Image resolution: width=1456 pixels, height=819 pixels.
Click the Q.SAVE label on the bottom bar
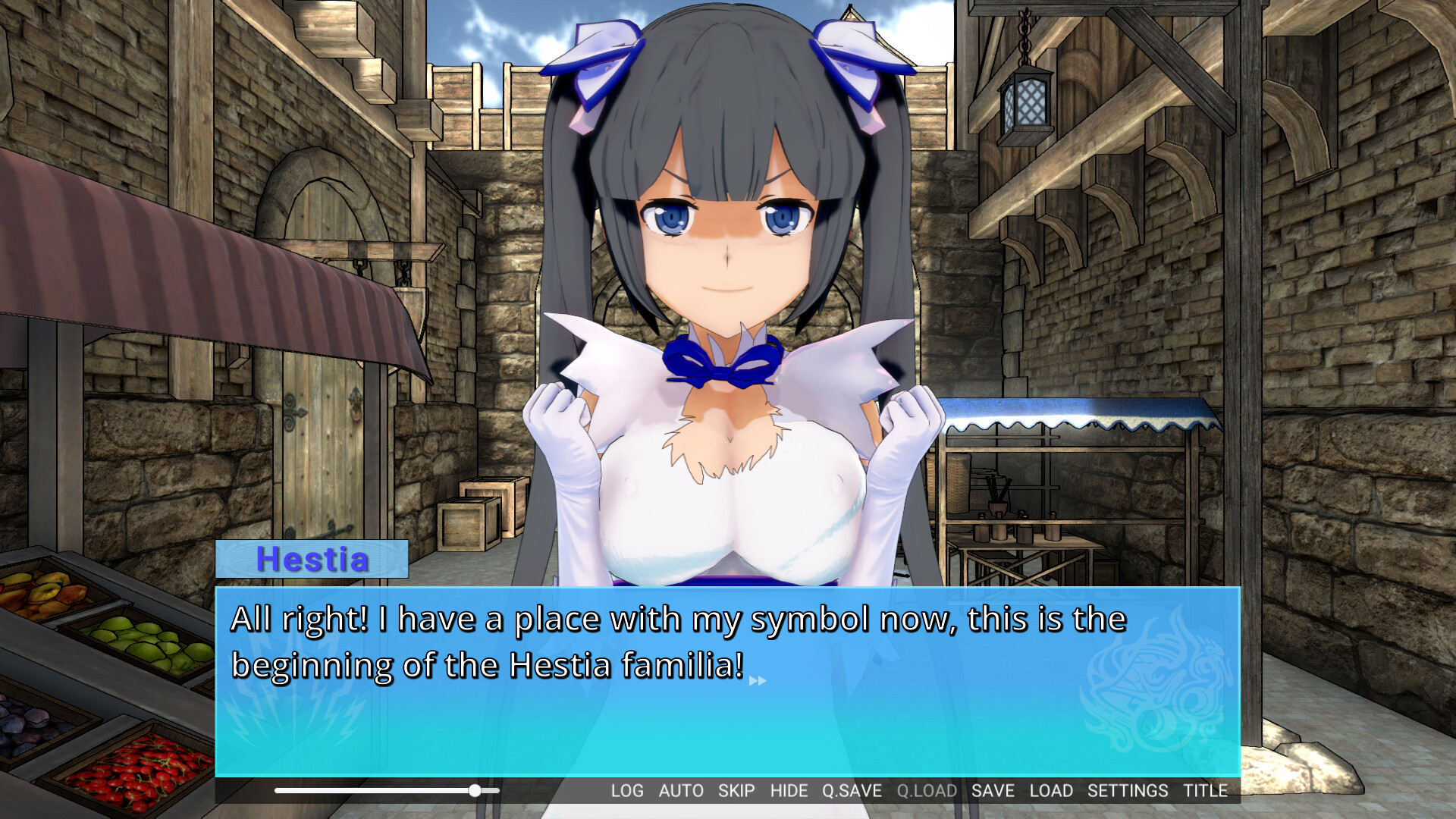click(854, 790)
